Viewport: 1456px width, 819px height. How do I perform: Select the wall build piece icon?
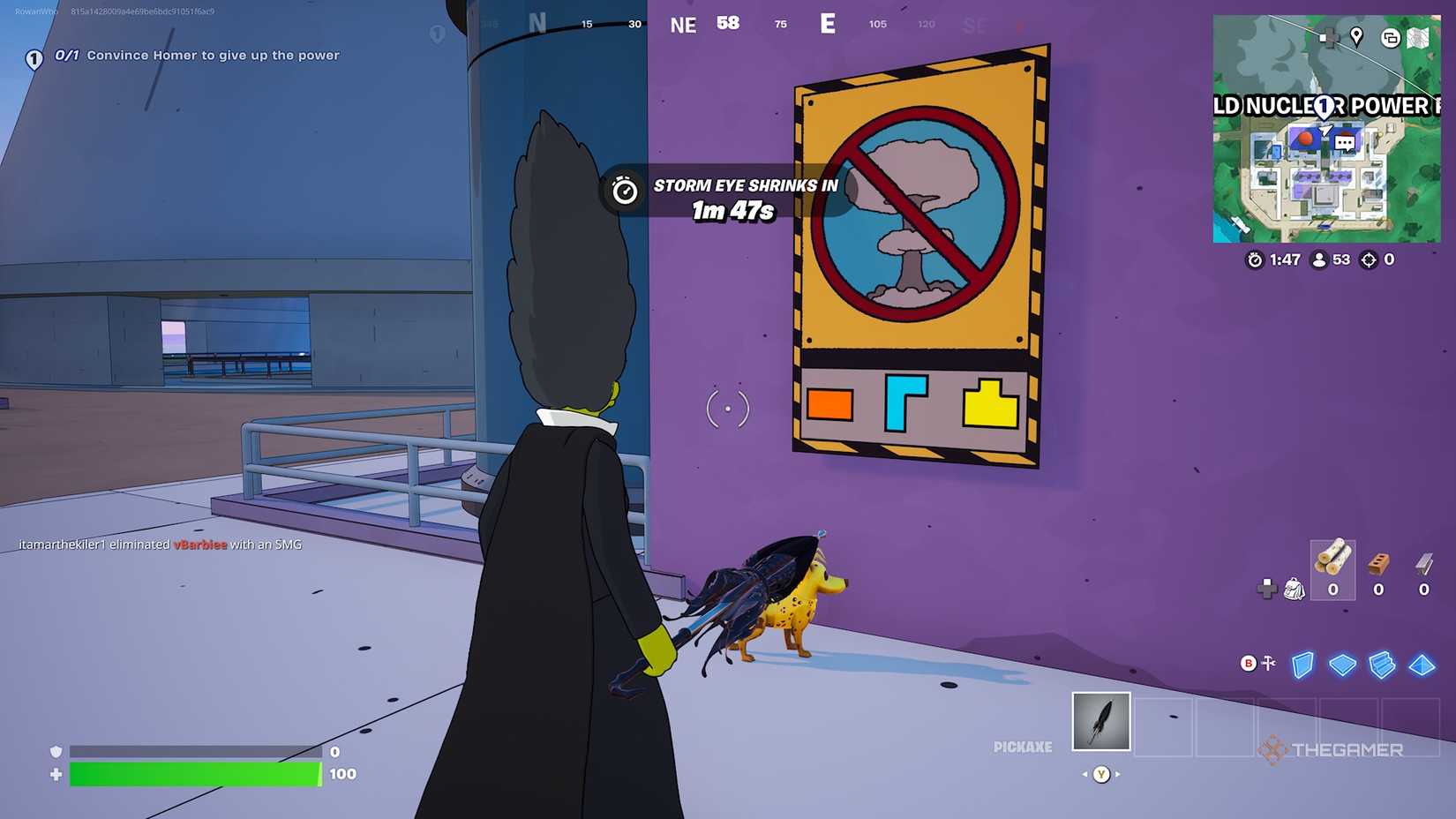click(x=1302, y=665)
